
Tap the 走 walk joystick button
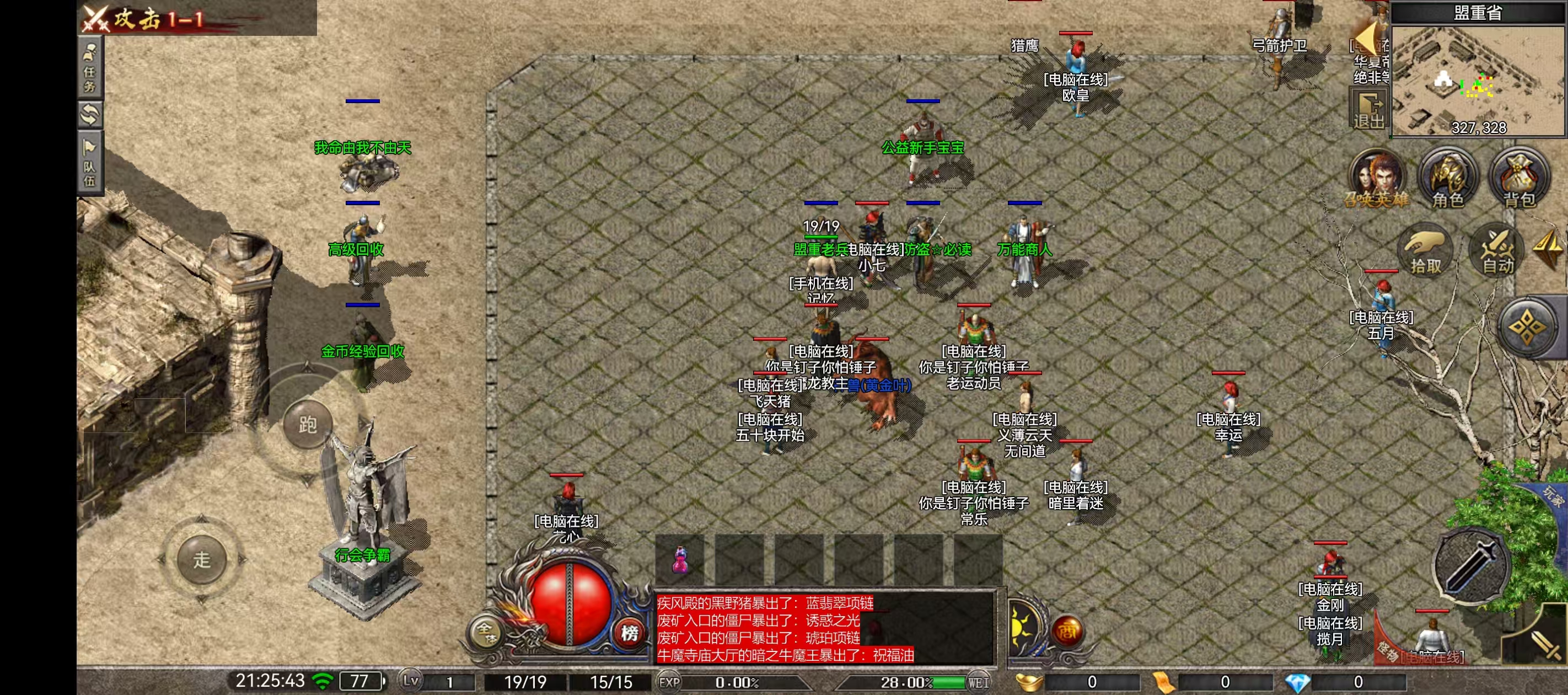pos(201,559)
